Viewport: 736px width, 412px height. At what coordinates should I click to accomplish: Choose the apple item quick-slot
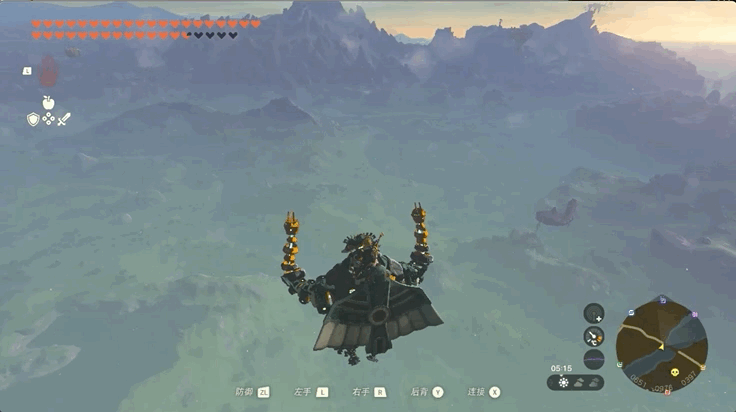(x=48, y=102)
